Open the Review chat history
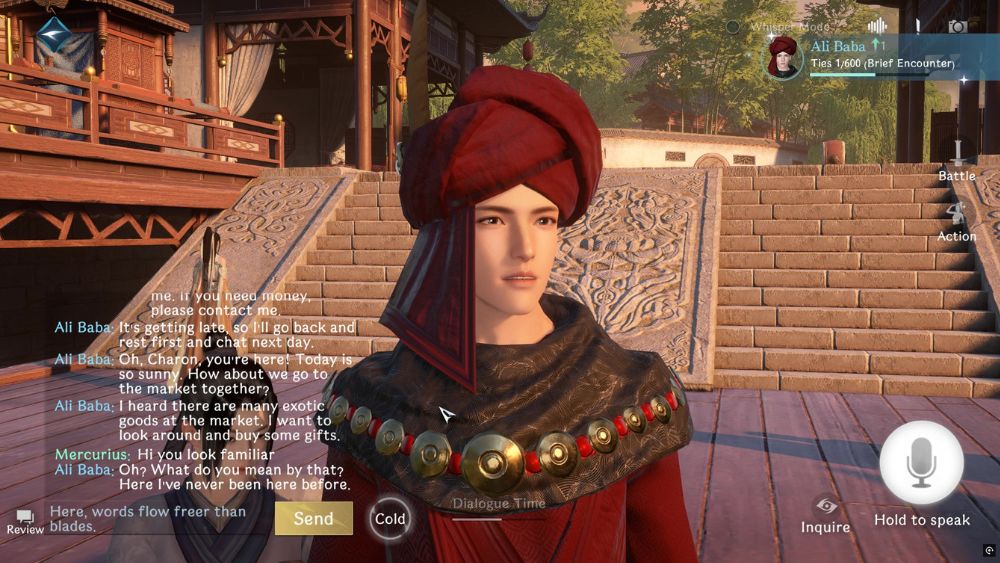The width and height of the screenshot is (1000, 563). coord(25,521)
